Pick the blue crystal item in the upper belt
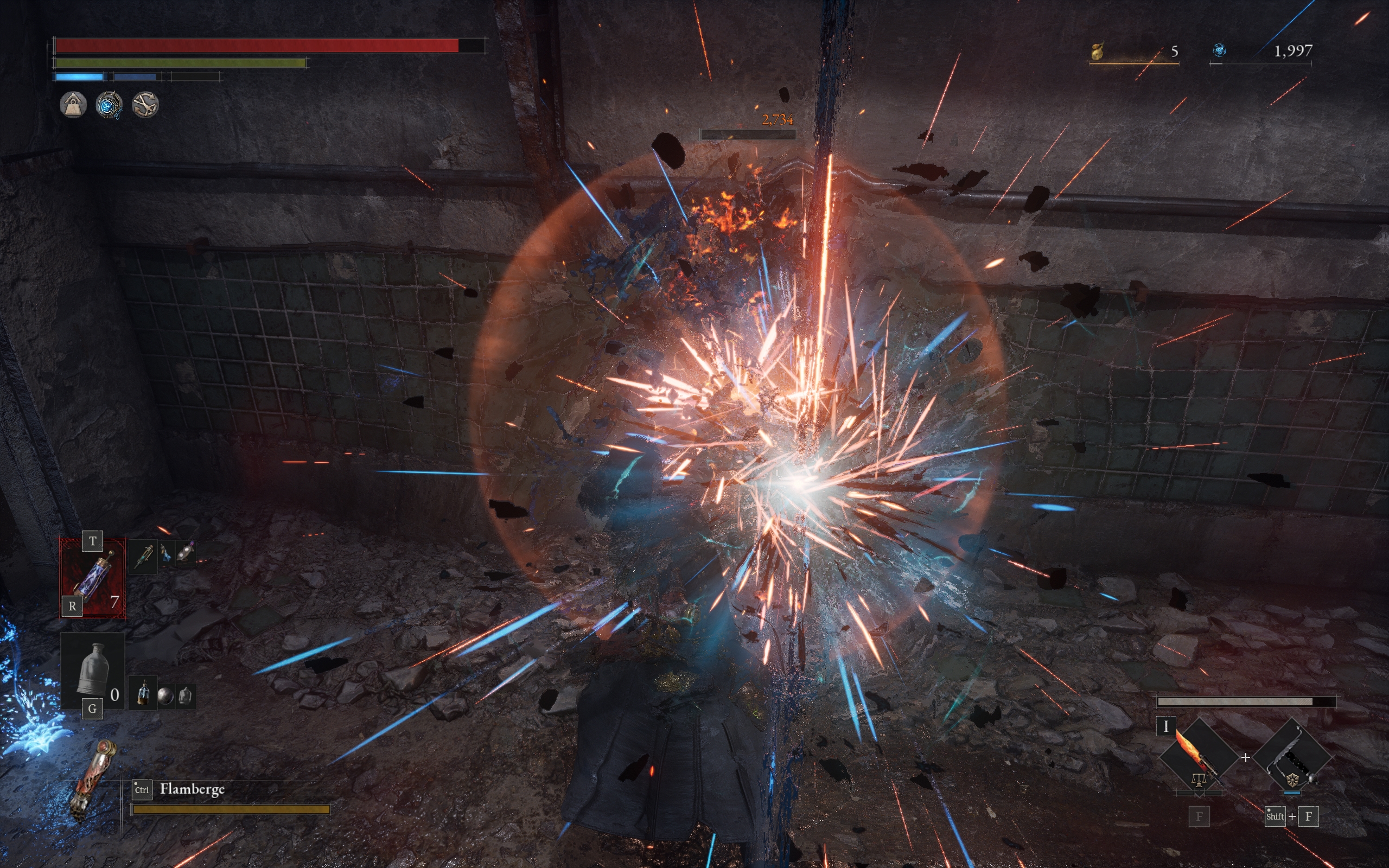Viewport: 1389px width, 868px height. (165, 553)
